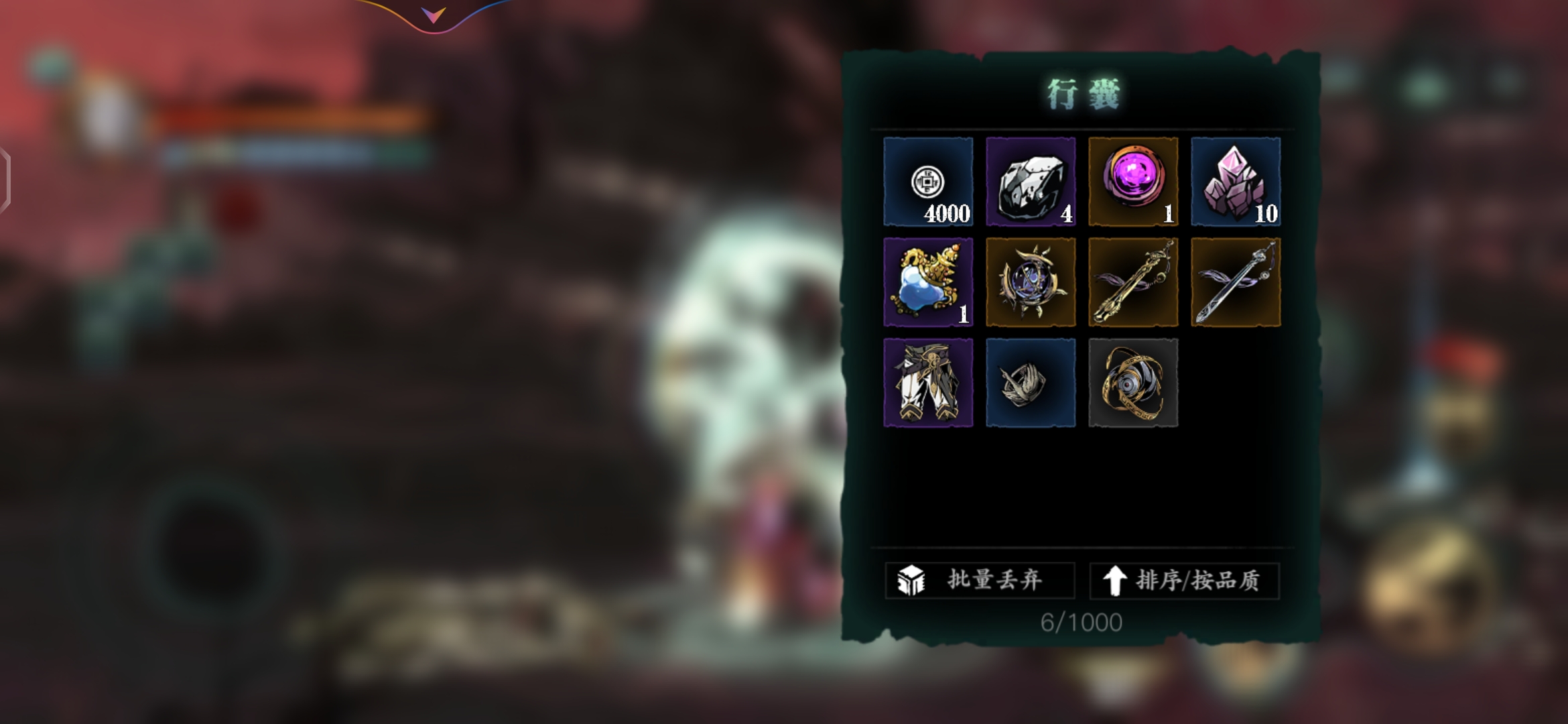Choose the glowing purple orb item

(1133, 182)
